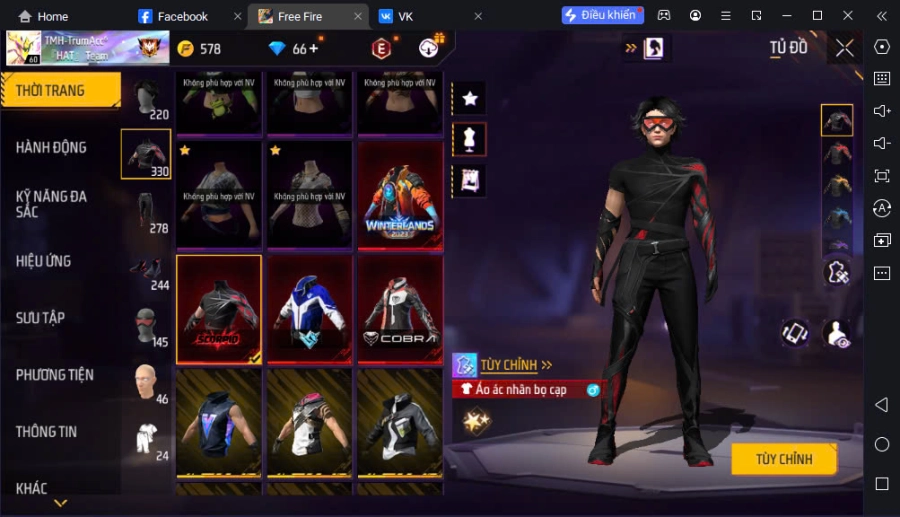Go to the Sưu Tập category

[x=41, y=318]
